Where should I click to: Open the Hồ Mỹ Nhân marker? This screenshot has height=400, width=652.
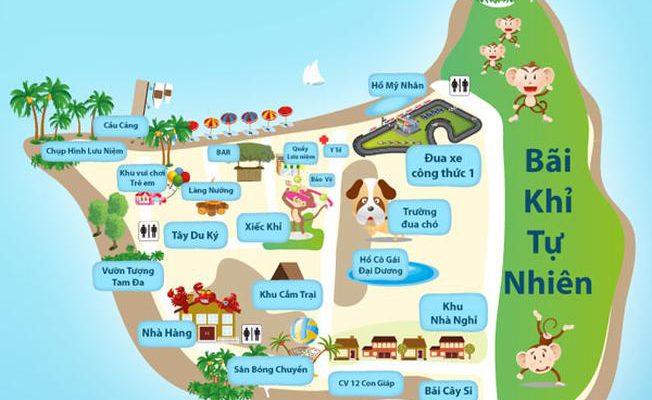(x=393, y=83)
